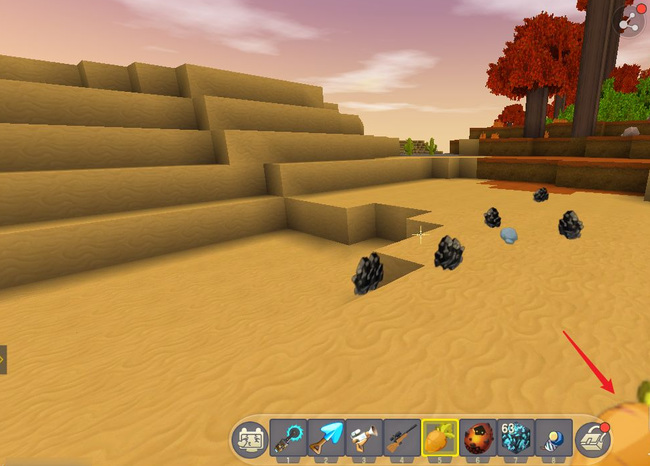Select the blue ring staff hotbar slot
This screenshot has width=650, height=466.
tap(287, 438)
